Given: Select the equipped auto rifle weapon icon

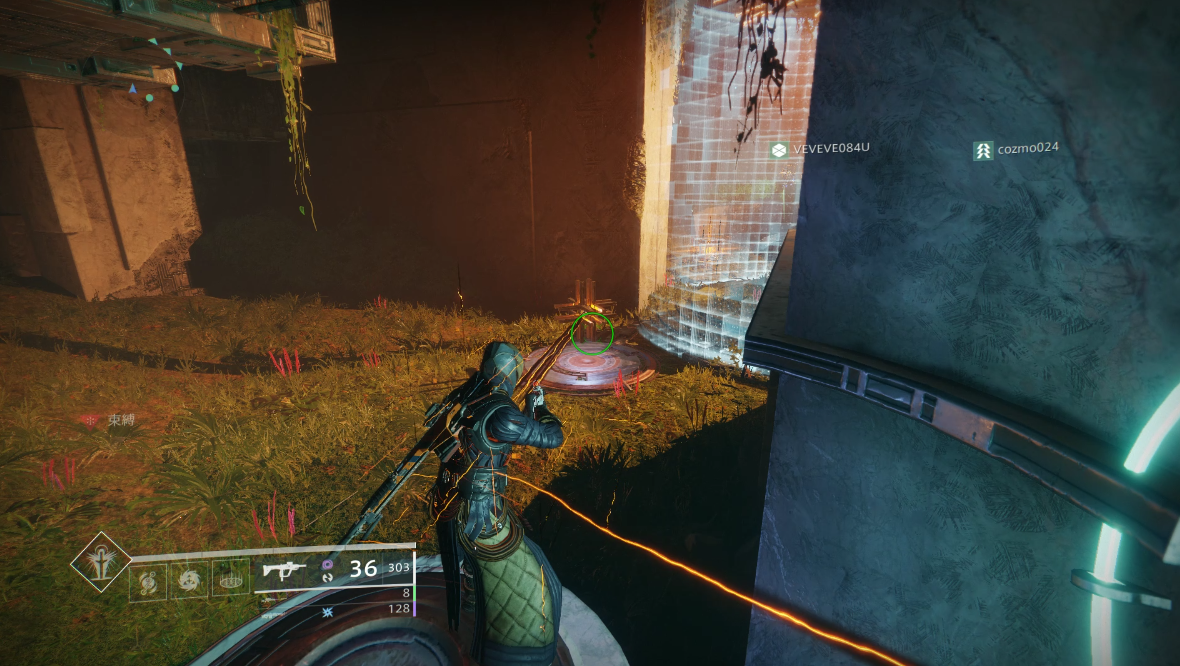Looking at the screenshot, I should tap(284, 570).
